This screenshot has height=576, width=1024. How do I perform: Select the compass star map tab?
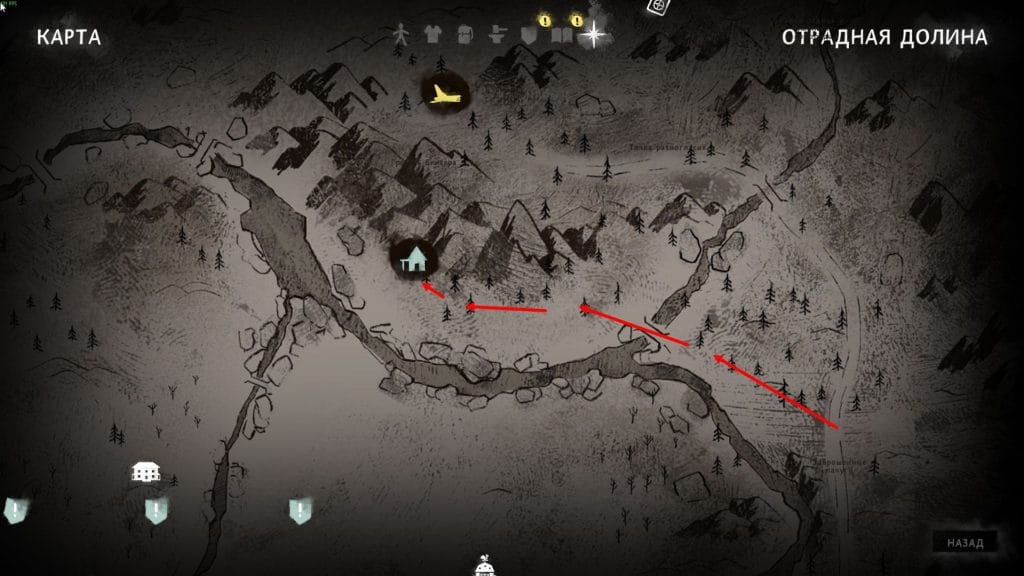point(595,34)
